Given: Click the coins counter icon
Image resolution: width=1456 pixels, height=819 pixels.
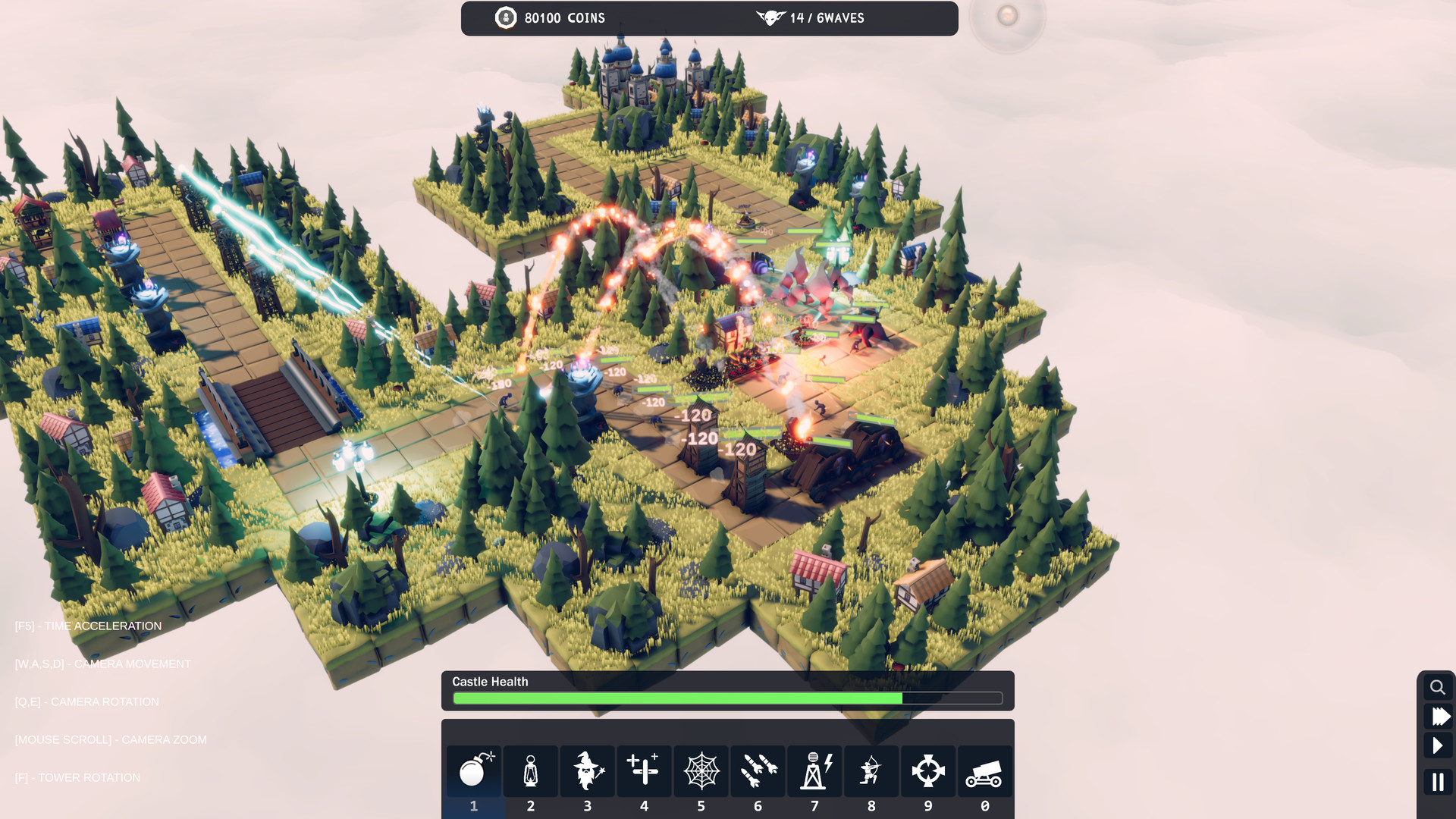Looking at the screenshot, I should (x=505, y=17).
